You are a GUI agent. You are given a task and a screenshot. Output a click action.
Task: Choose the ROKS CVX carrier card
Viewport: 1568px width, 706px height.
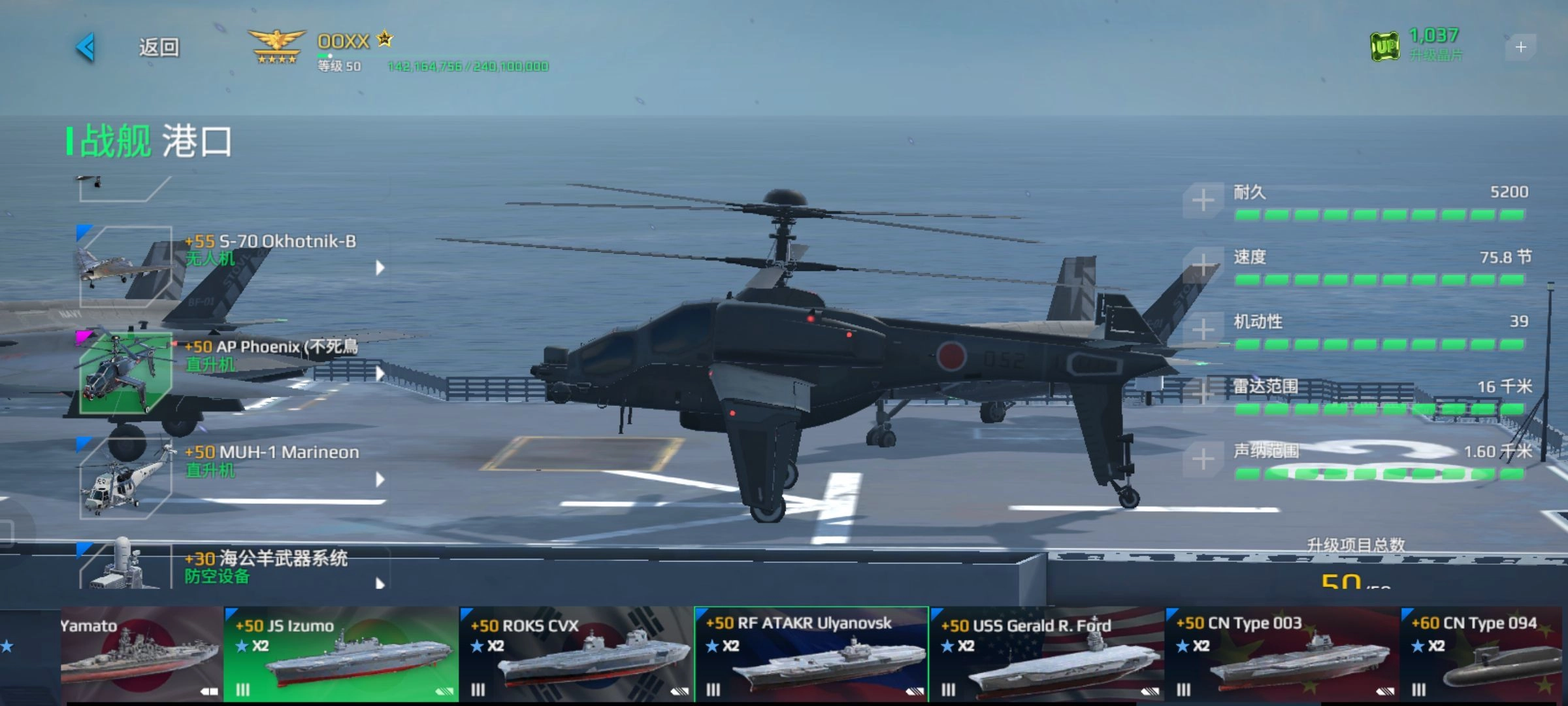[x=576, y=654]
